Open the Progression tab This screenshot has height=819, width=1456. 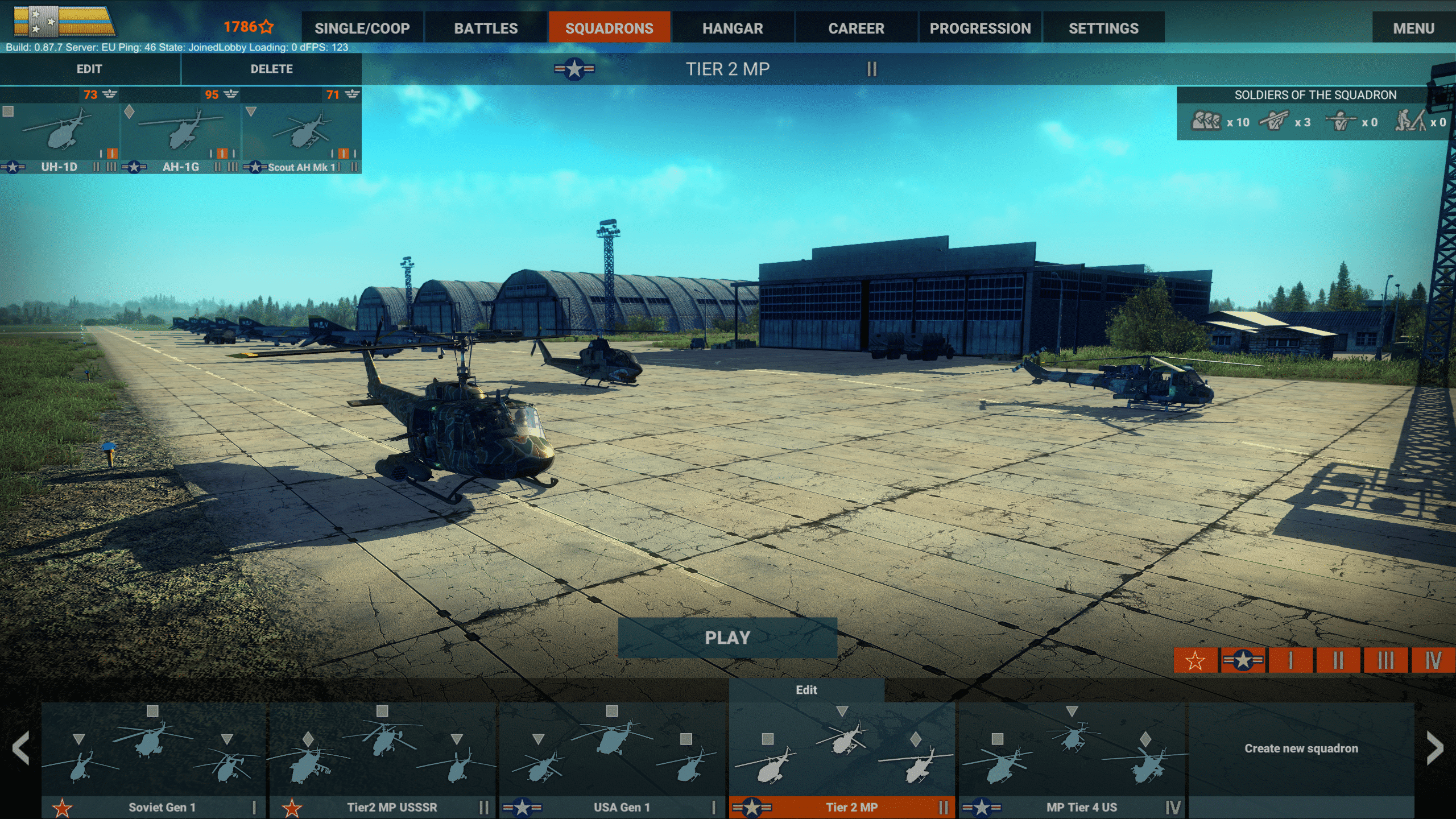[980, 28]
